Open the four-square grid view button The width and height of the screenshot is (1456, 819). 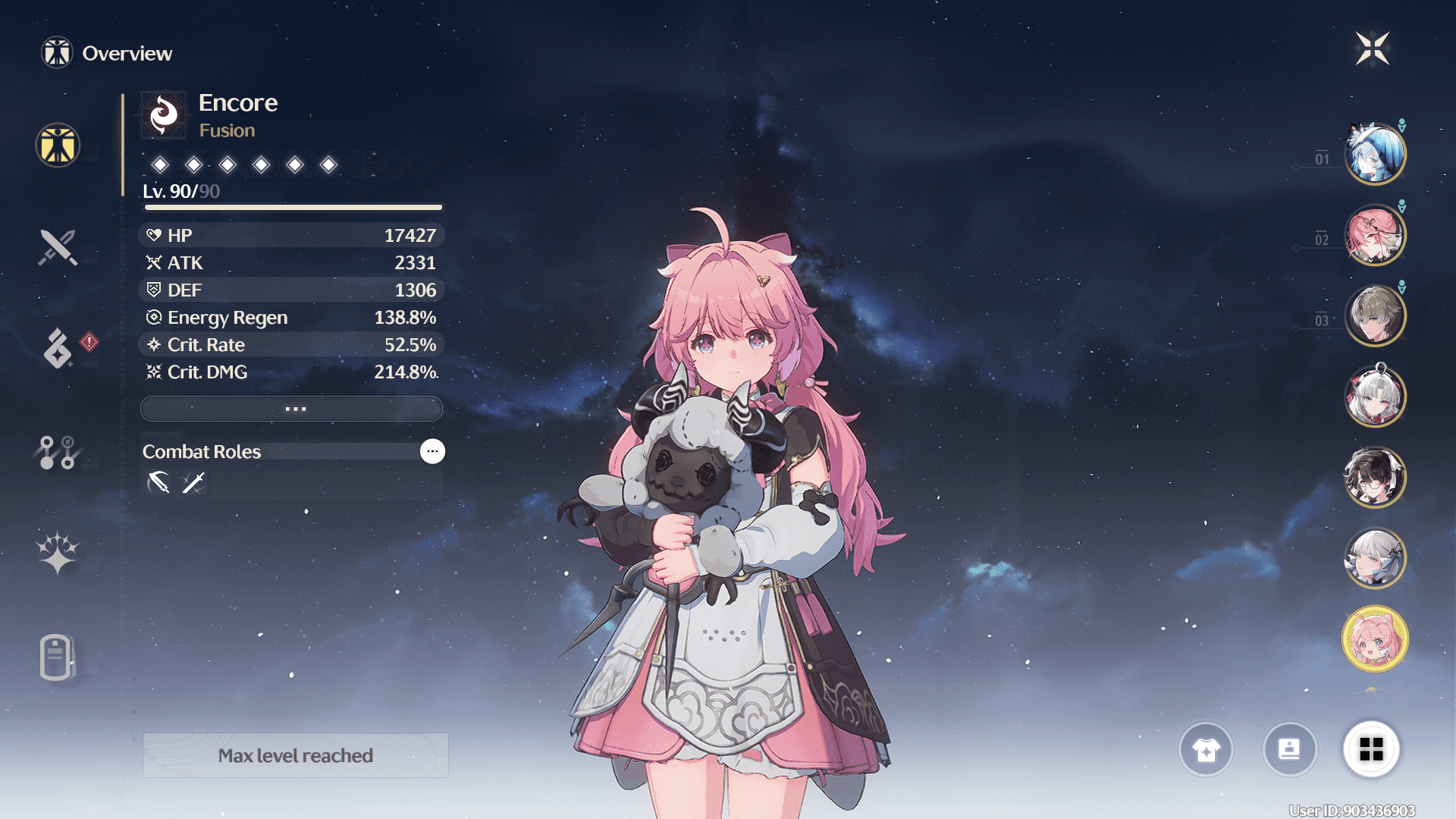(x=1371, y=749)
